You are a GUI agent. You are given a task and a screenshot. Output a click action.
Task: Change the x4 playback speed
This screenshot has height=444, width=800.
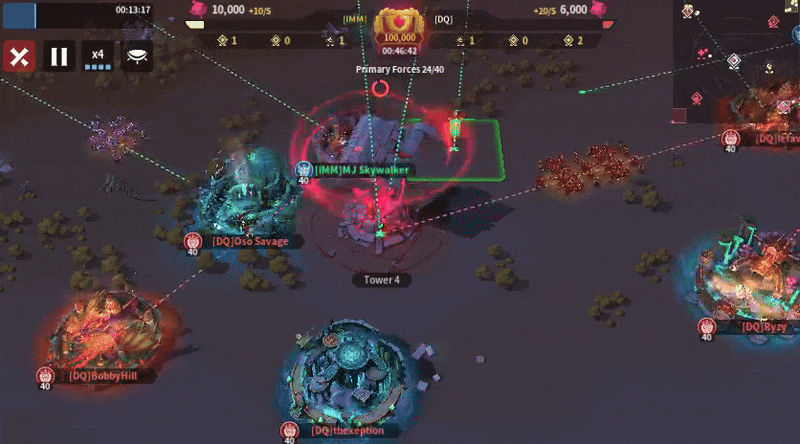click(98, 56)
